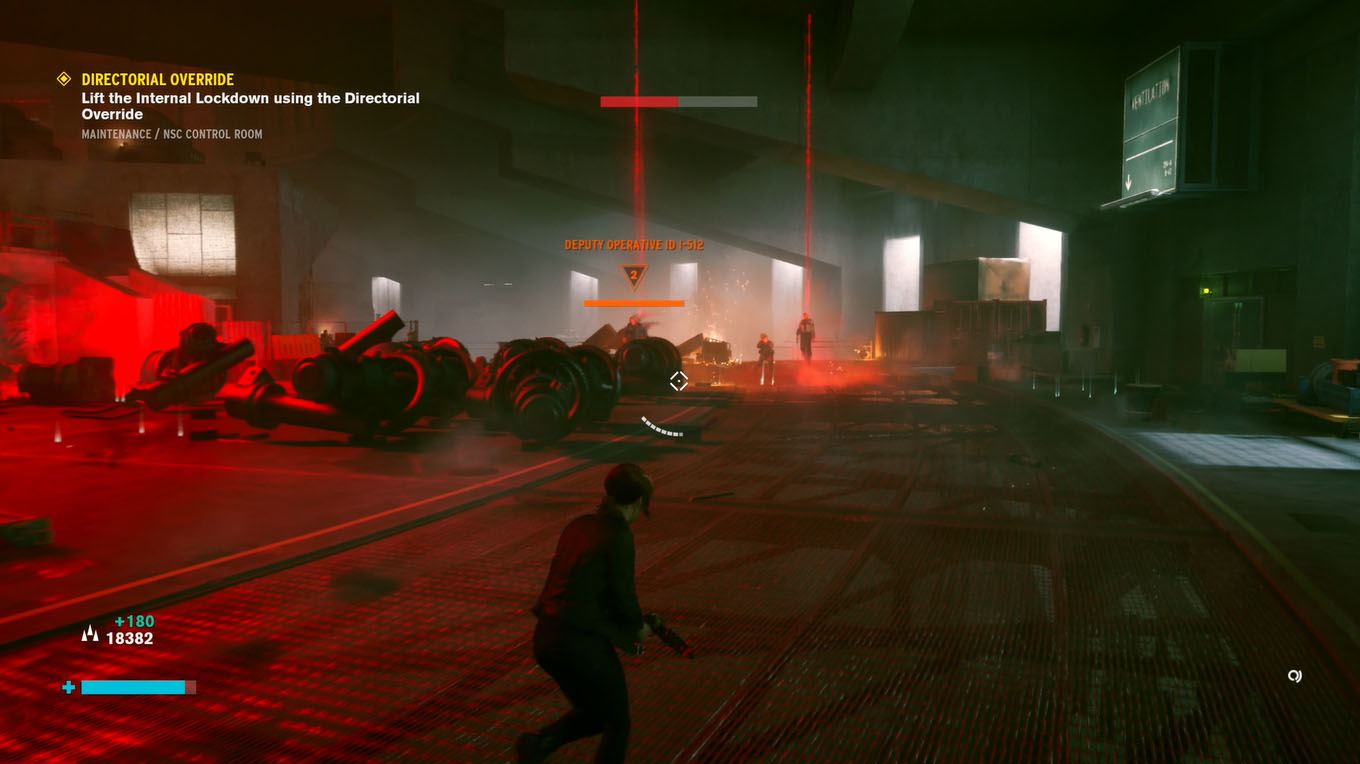The image size is (1360, 764).
Task: Click the loading spinner in bottom right corner
Action: tap(1295, 676)
